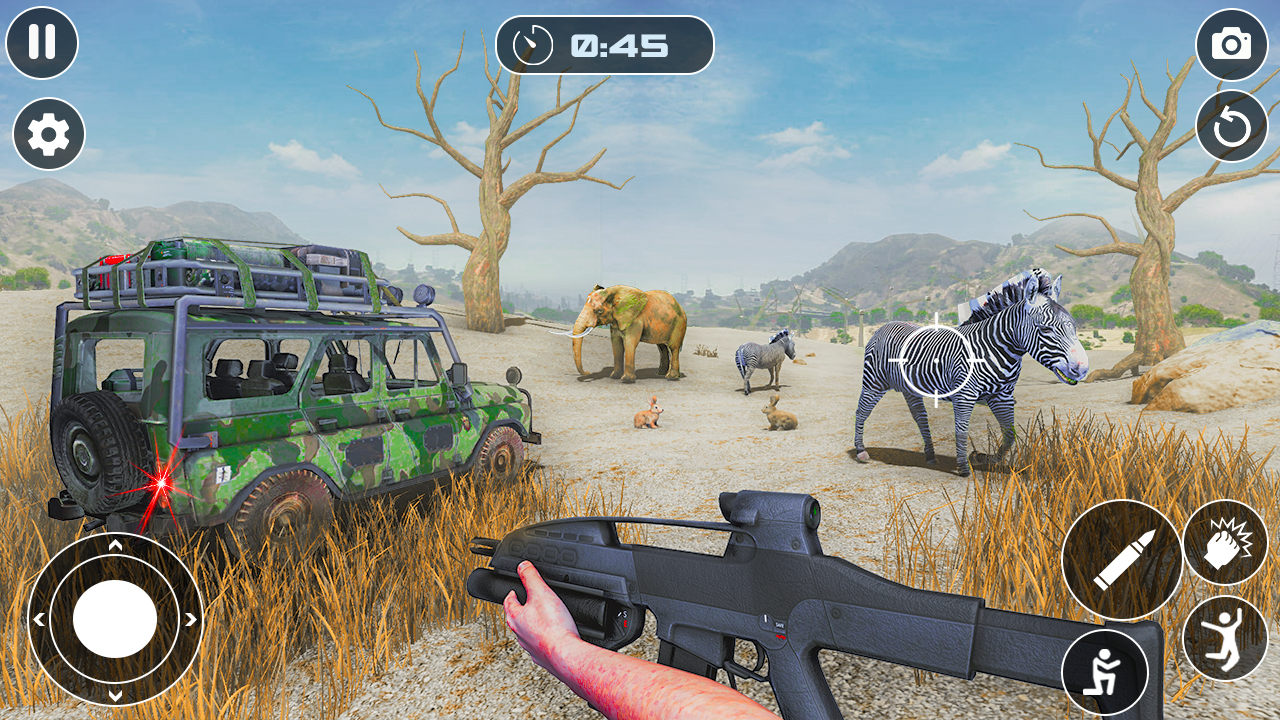Click the timer display showing 0:45
Image resolution: width=1280 pixels, height=720 pixels.
(x=620, y=45)
